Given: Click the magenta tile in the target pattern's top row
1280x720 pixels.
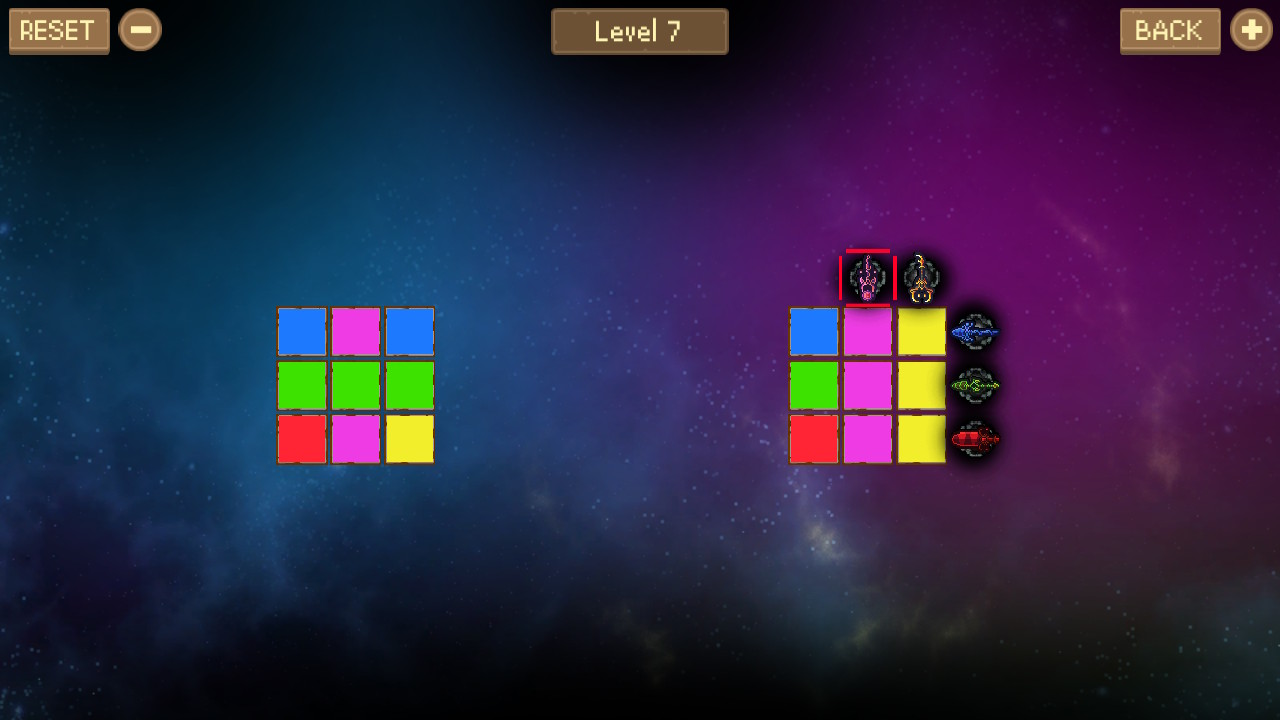Looking at the screenshot, I should (x=355, y=332).
